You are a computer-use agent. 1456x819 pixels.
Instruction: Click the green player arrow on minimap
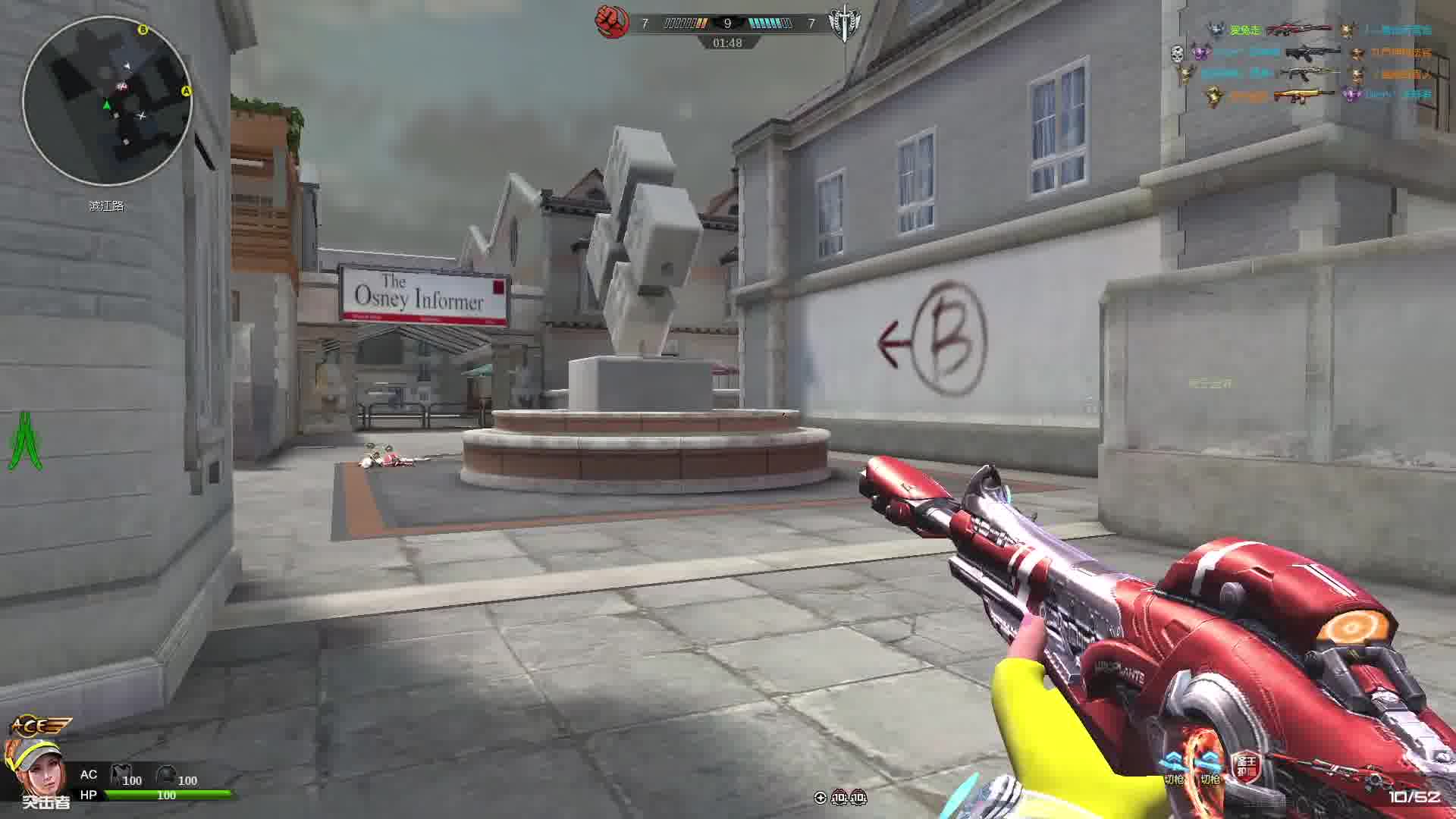[107, 105]
